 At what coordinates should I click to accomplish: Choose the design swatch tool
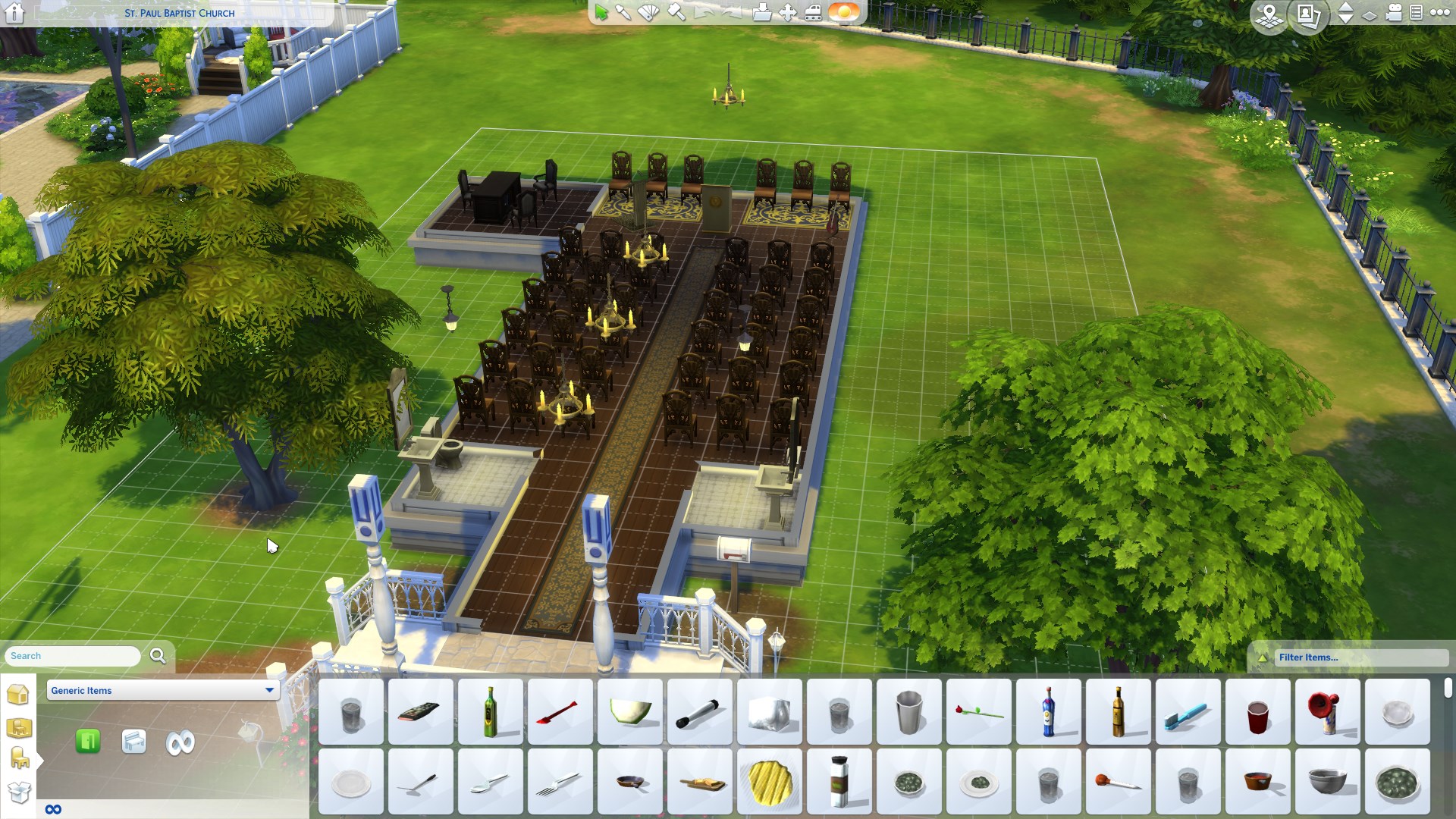649,13
